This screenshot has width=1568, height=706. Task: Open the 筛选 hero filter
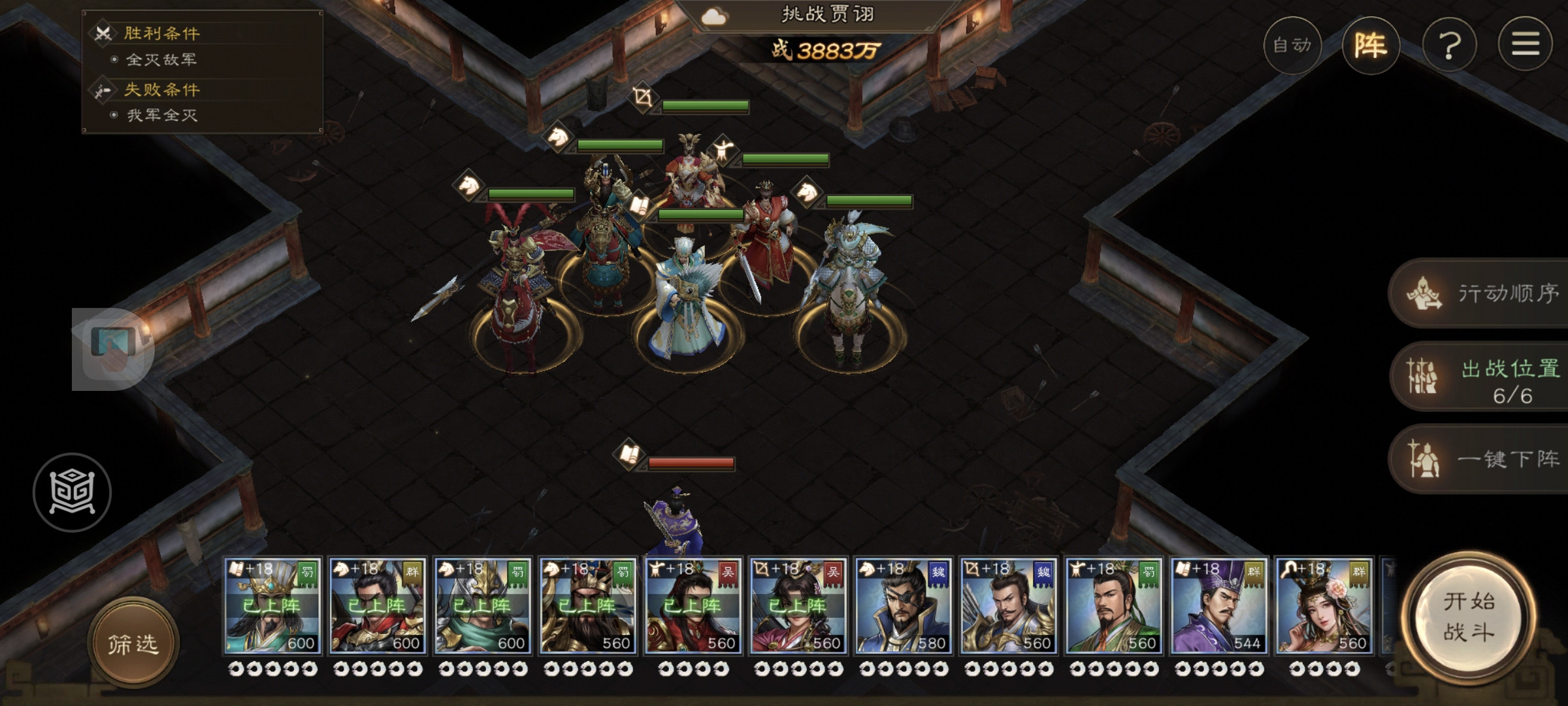pos(133,645)
